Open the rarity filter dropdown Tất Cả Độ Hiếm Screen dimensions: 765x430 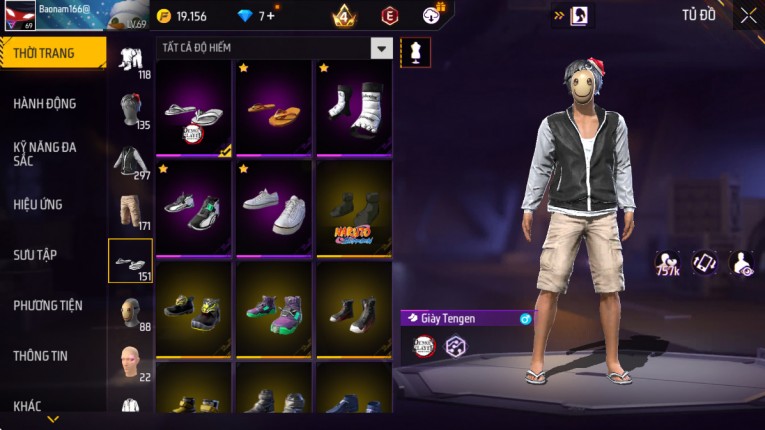coord(381,48)
